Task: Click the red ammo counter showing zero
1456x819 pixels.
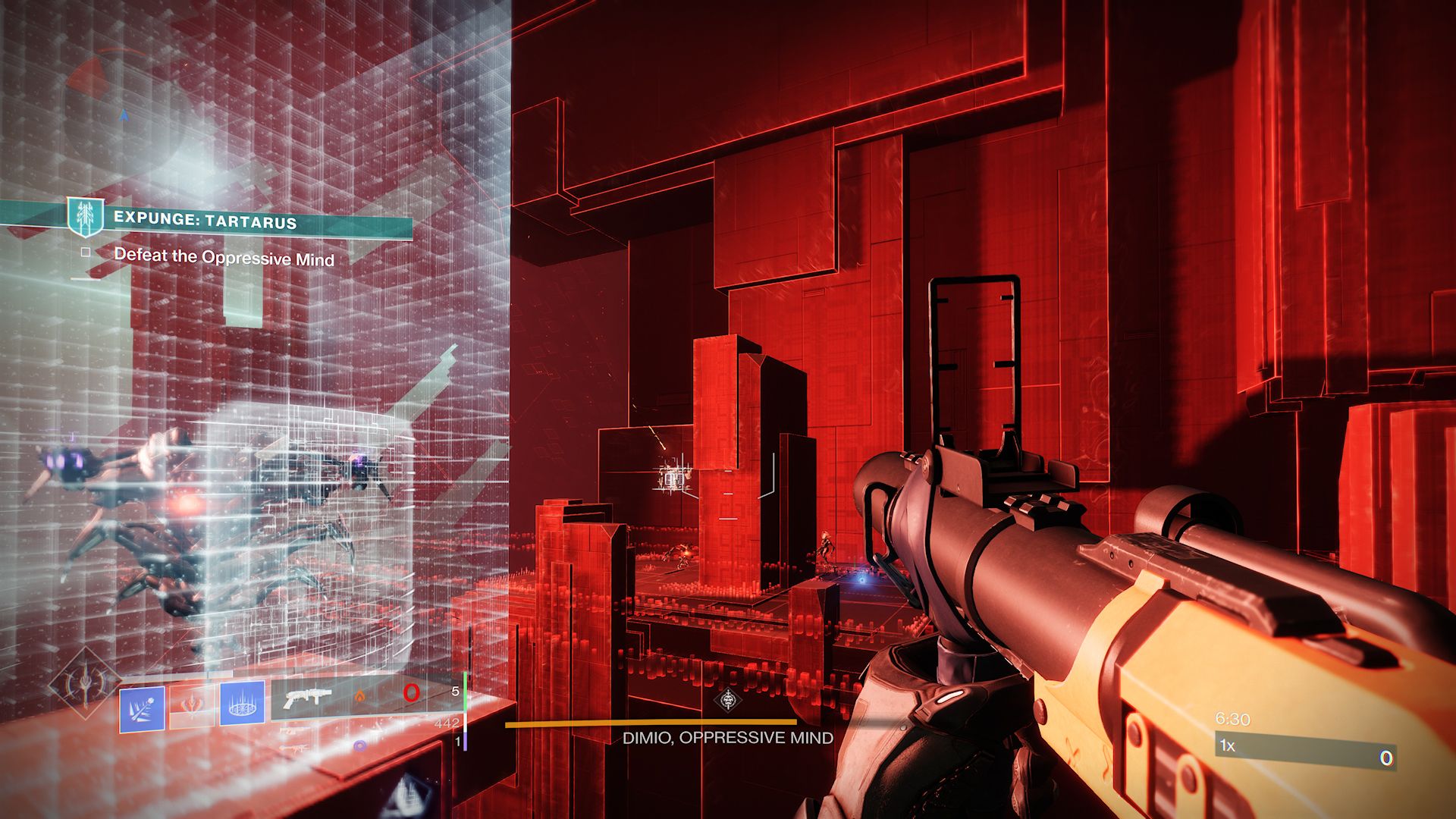Action: [x=411, y=692]
